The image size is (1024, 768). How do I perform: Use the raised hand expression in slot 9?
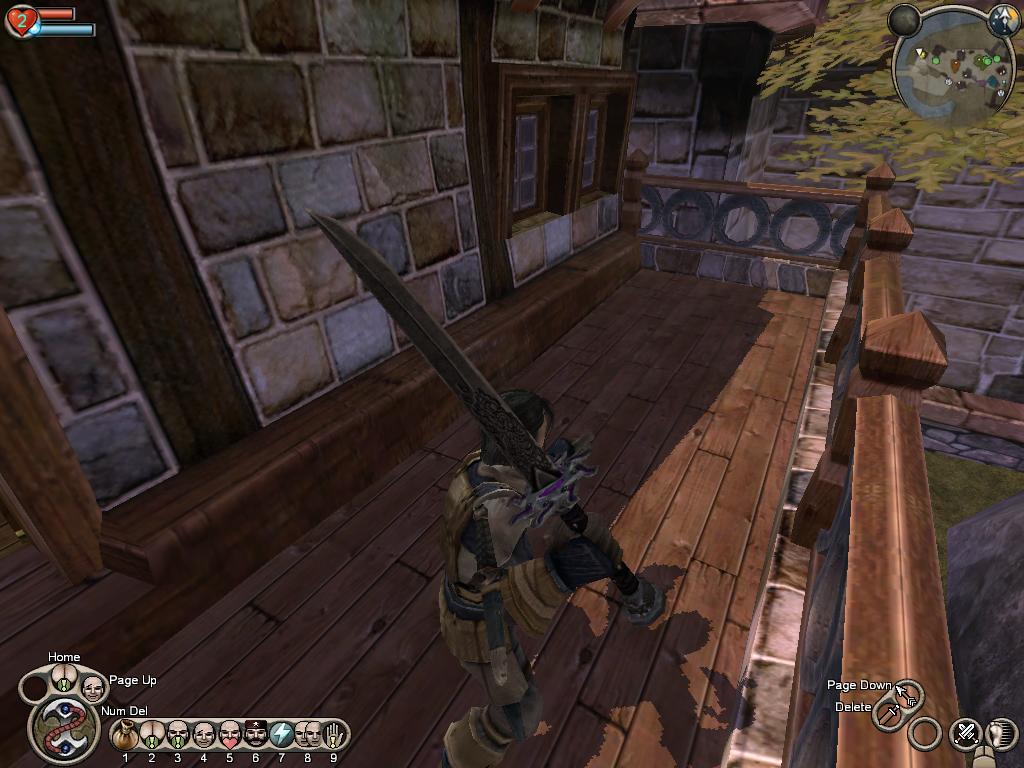[x=333, y=735]
